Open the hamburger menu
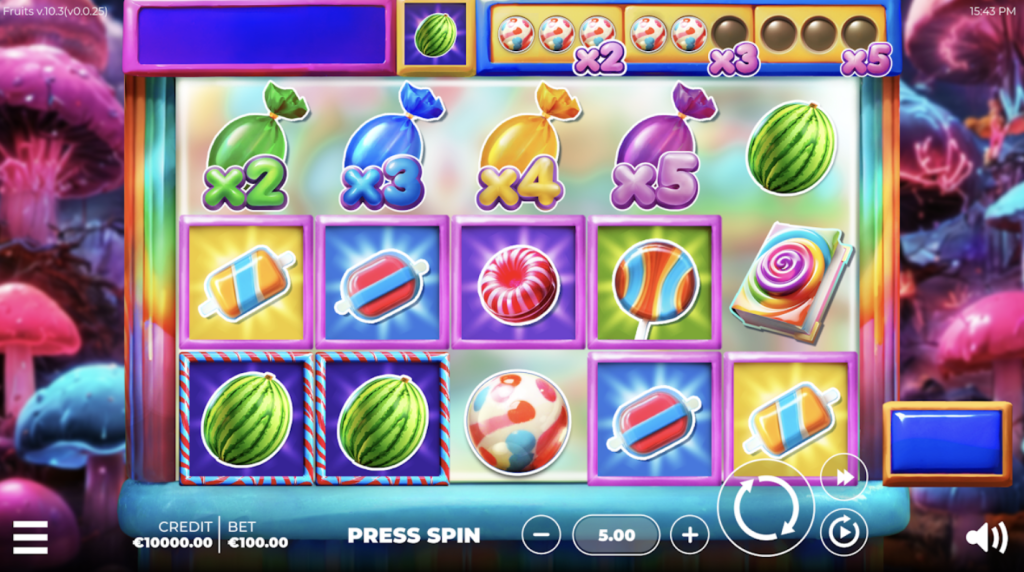The width and height of the screenshot is (1024, 572). (31, 537)
